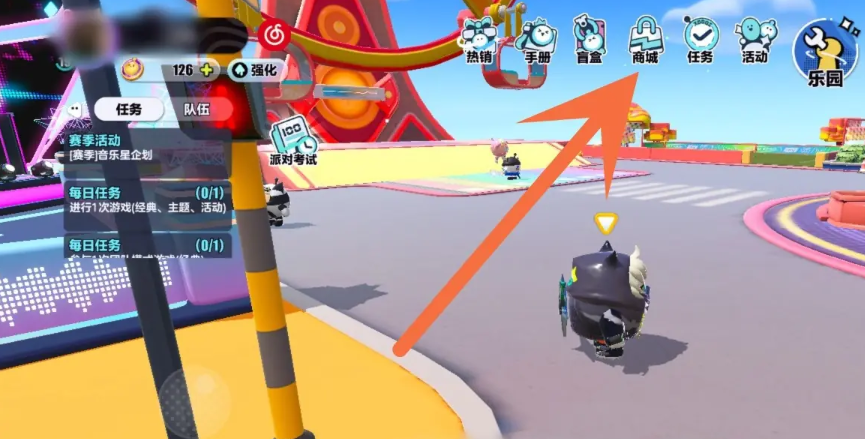Open the 盲盒 blind box icon
This screenshot has width=865, height=439.
tap(590, 39)
